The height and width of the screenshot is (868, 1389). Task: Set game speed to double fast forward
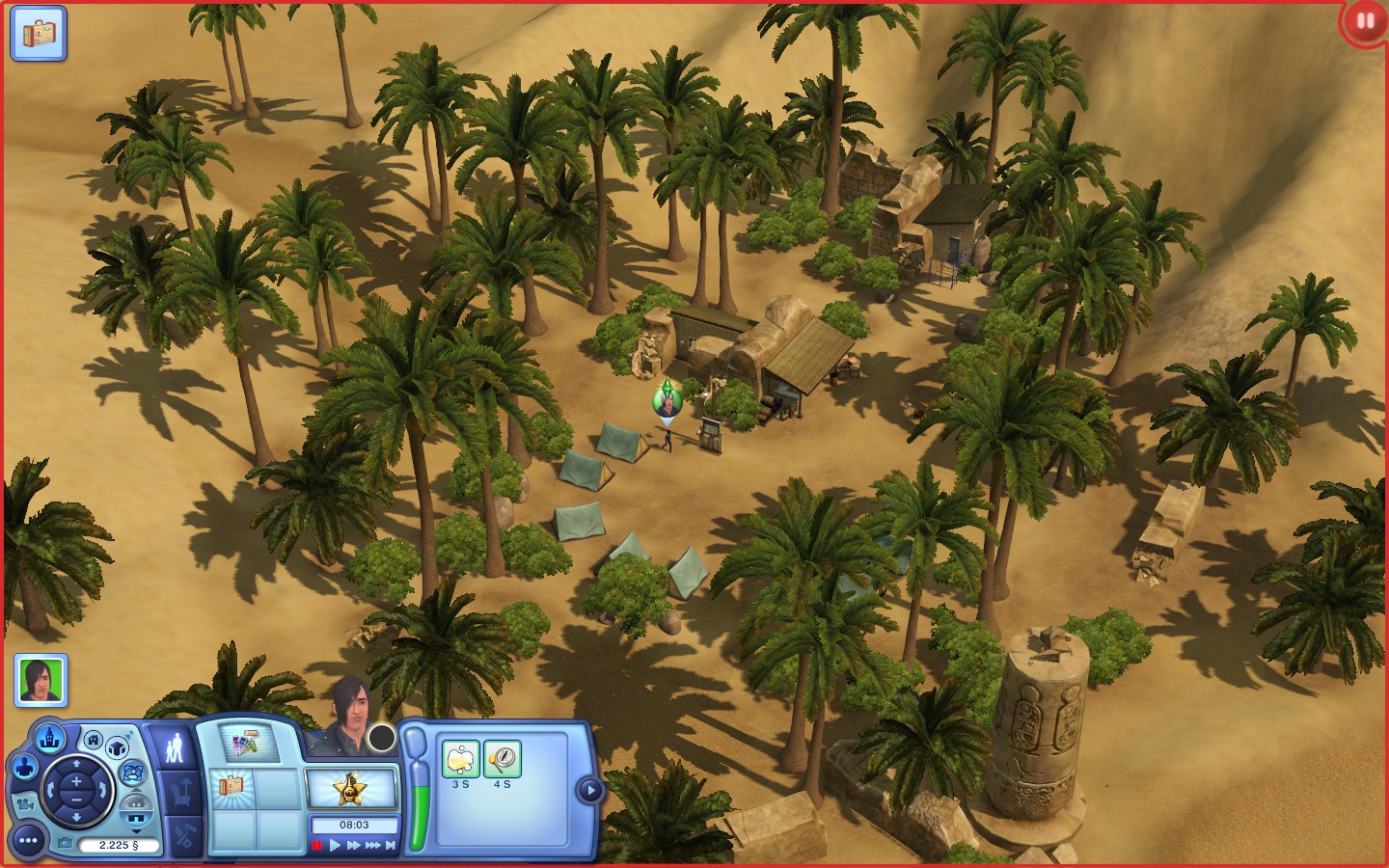(x=353, y=846)
